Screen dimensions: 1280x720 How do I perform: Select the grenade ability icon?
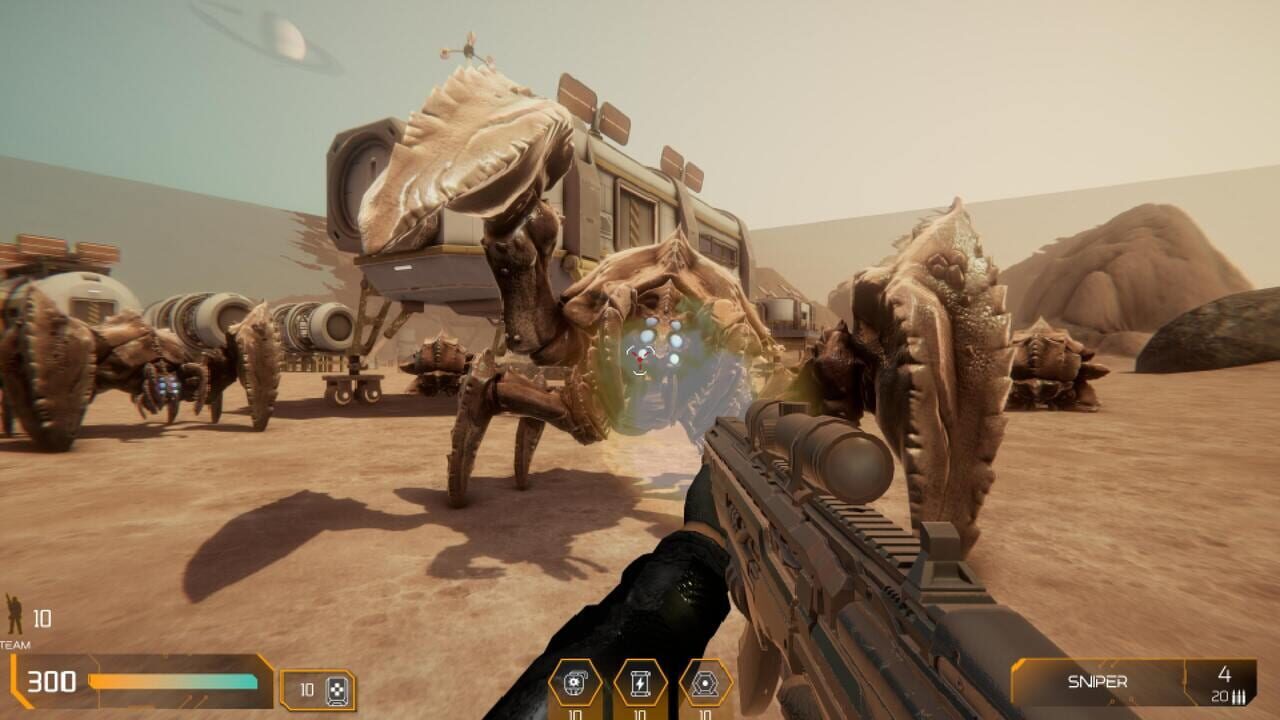pos(575,682)
